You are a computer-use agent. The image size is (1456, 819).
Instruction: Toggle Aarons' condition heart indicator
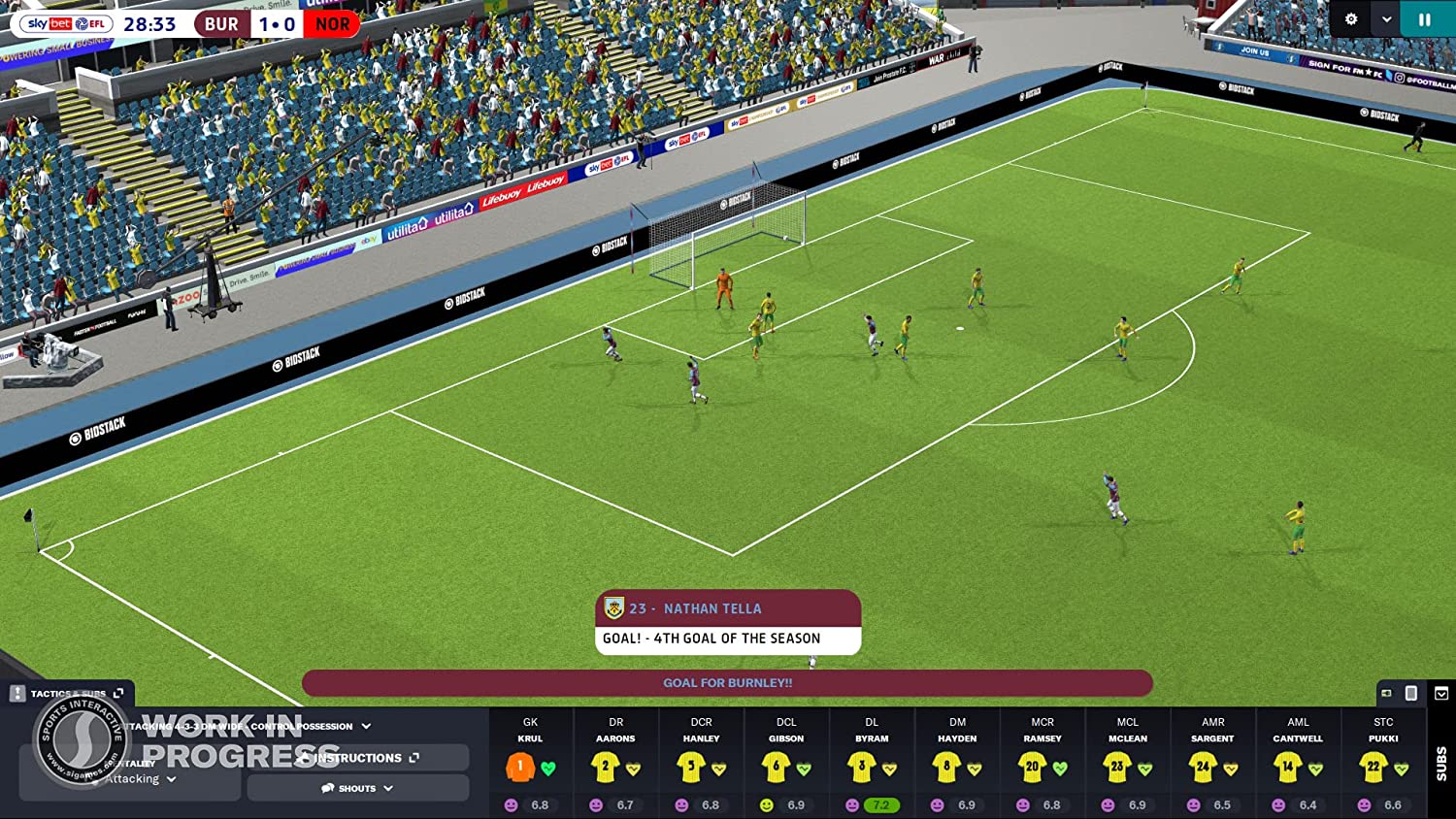coord(634,770)
